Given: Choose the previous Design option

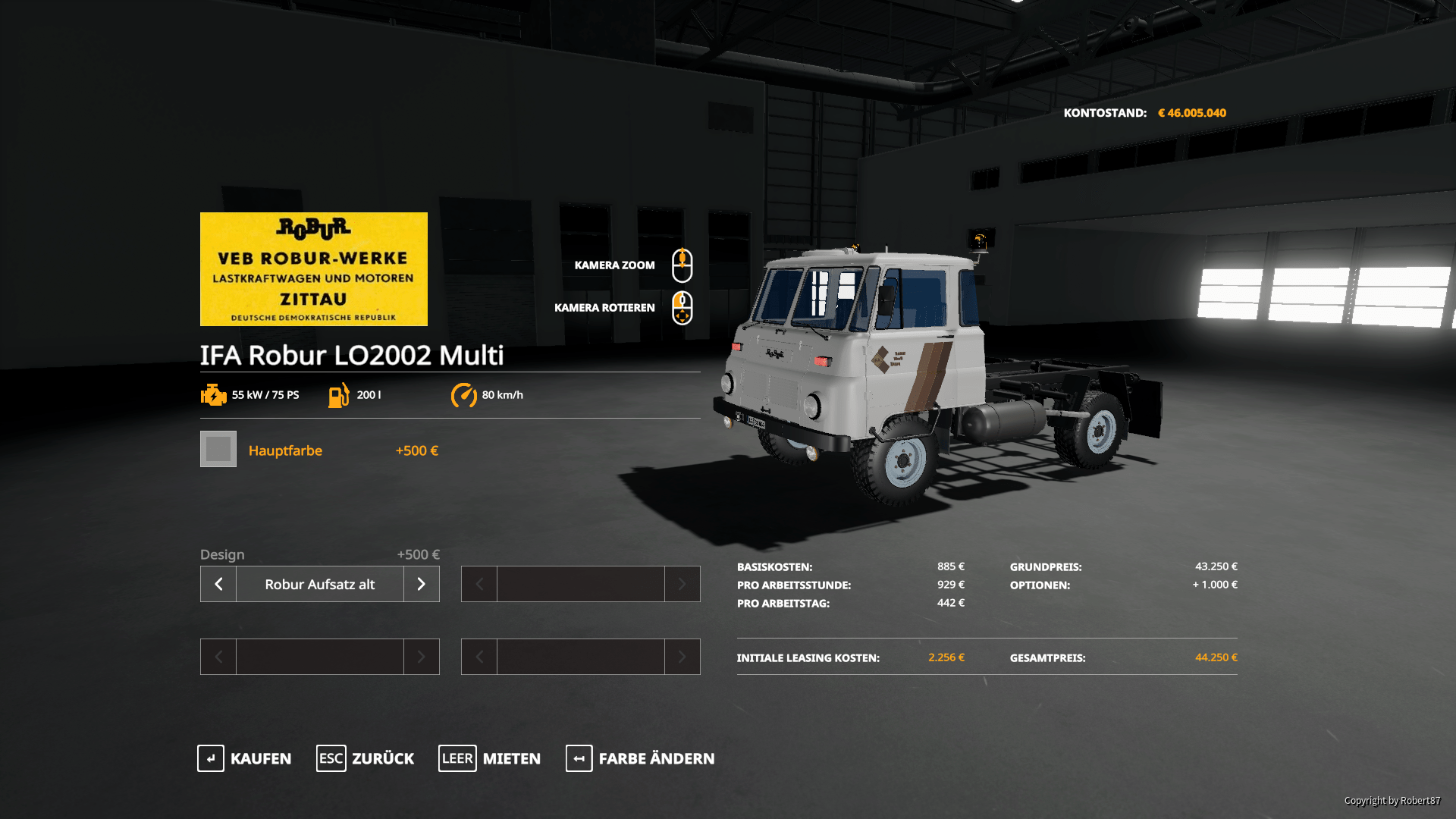Looking at the screenshot, I should [x=218, y=584].
